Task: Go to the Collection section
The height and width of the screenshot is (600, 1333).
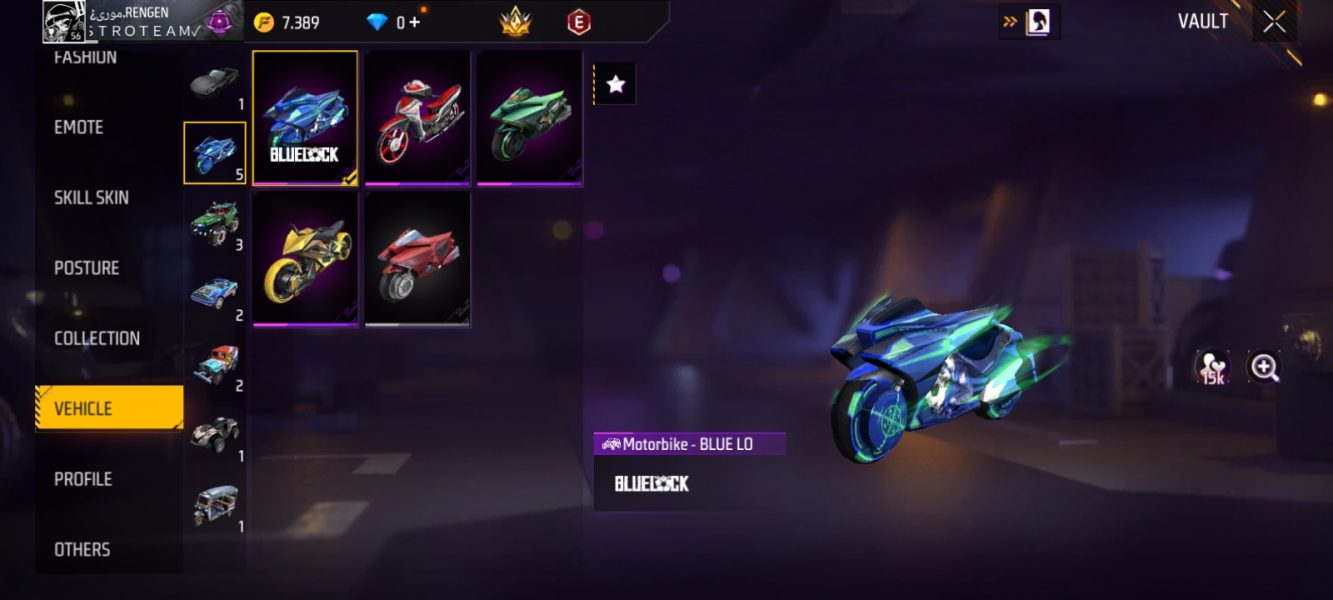Action: pyautogui.click(x=97, y=338)
